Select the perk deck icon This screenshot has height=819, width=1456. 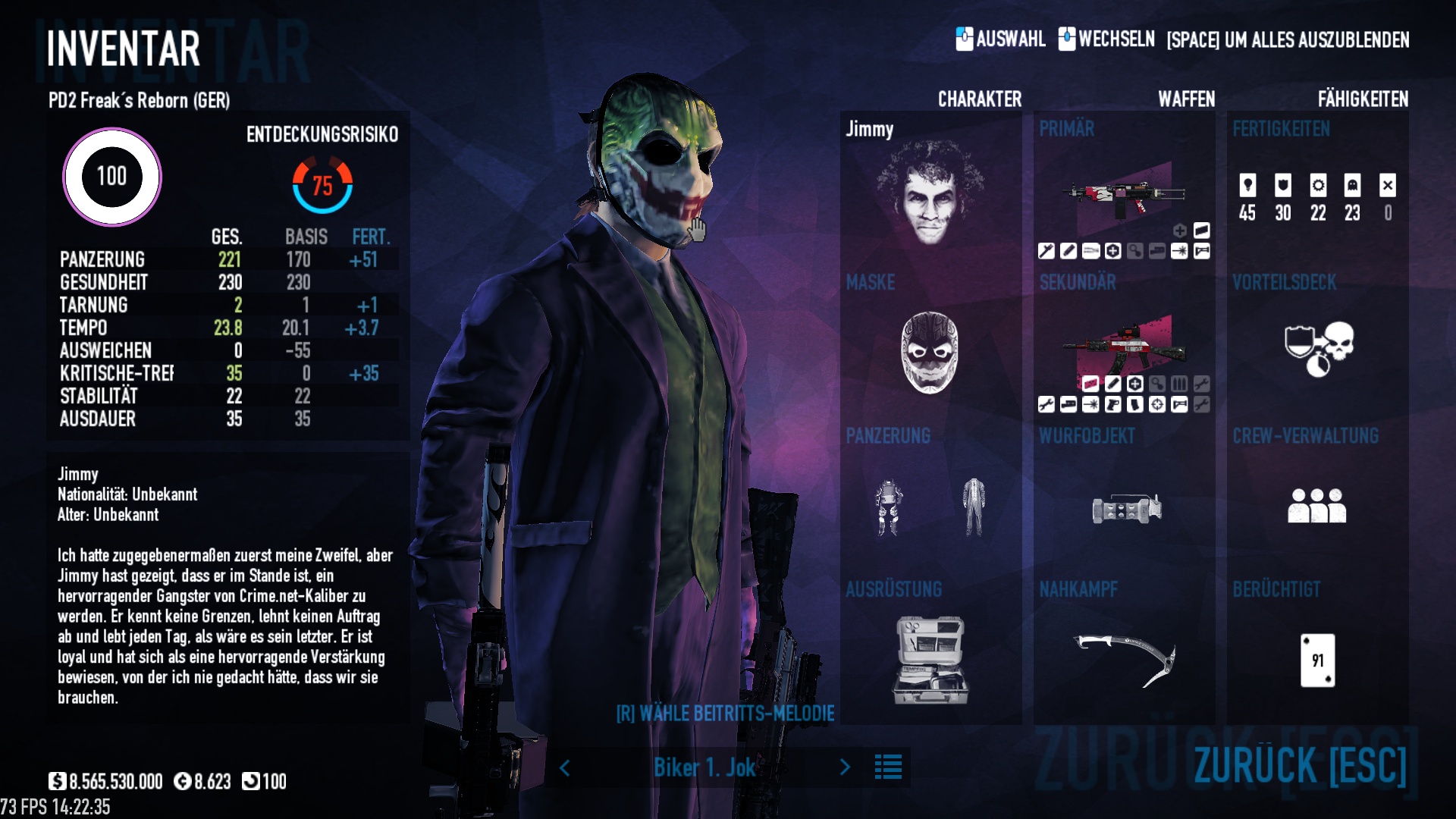coord(1319,349)
